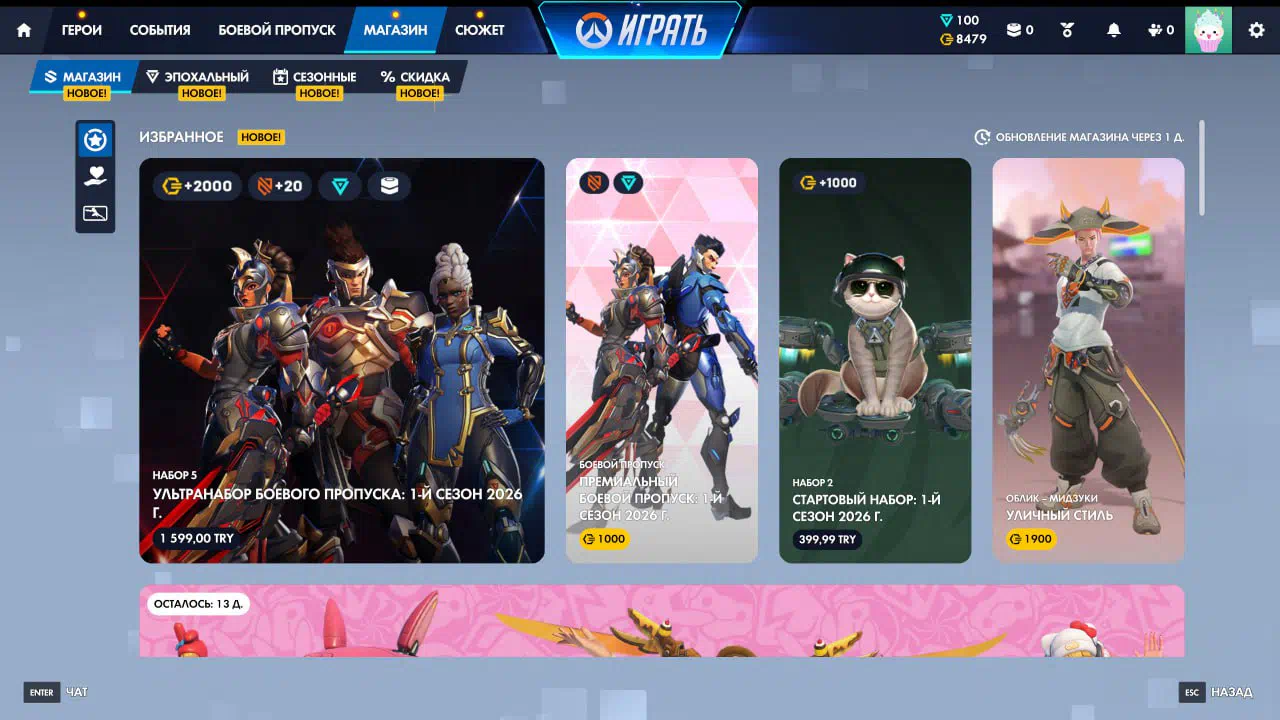Open the Стартовый набор cat offer

point(875,360)
